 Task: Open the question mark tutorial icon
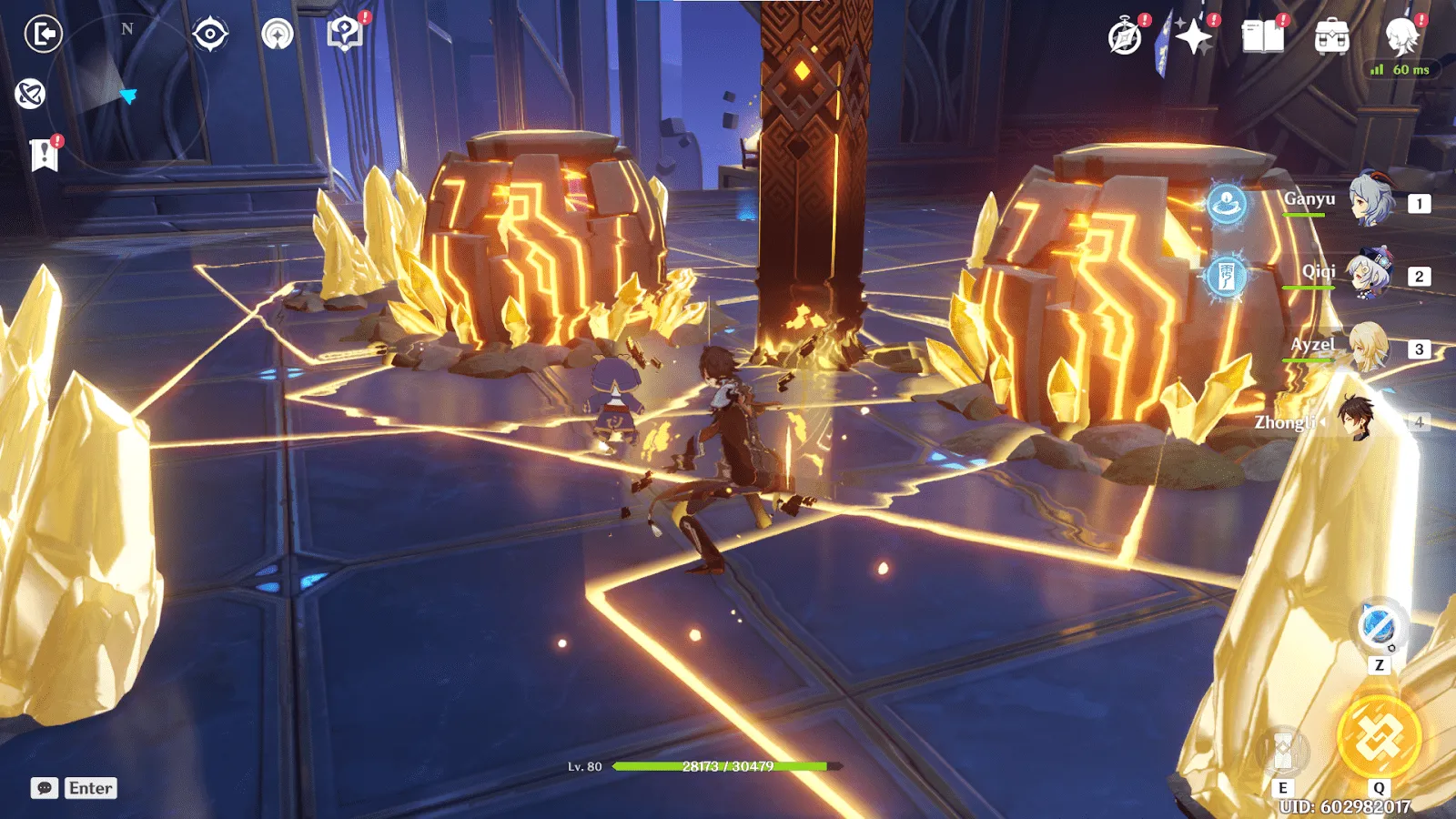pos(344,35)
